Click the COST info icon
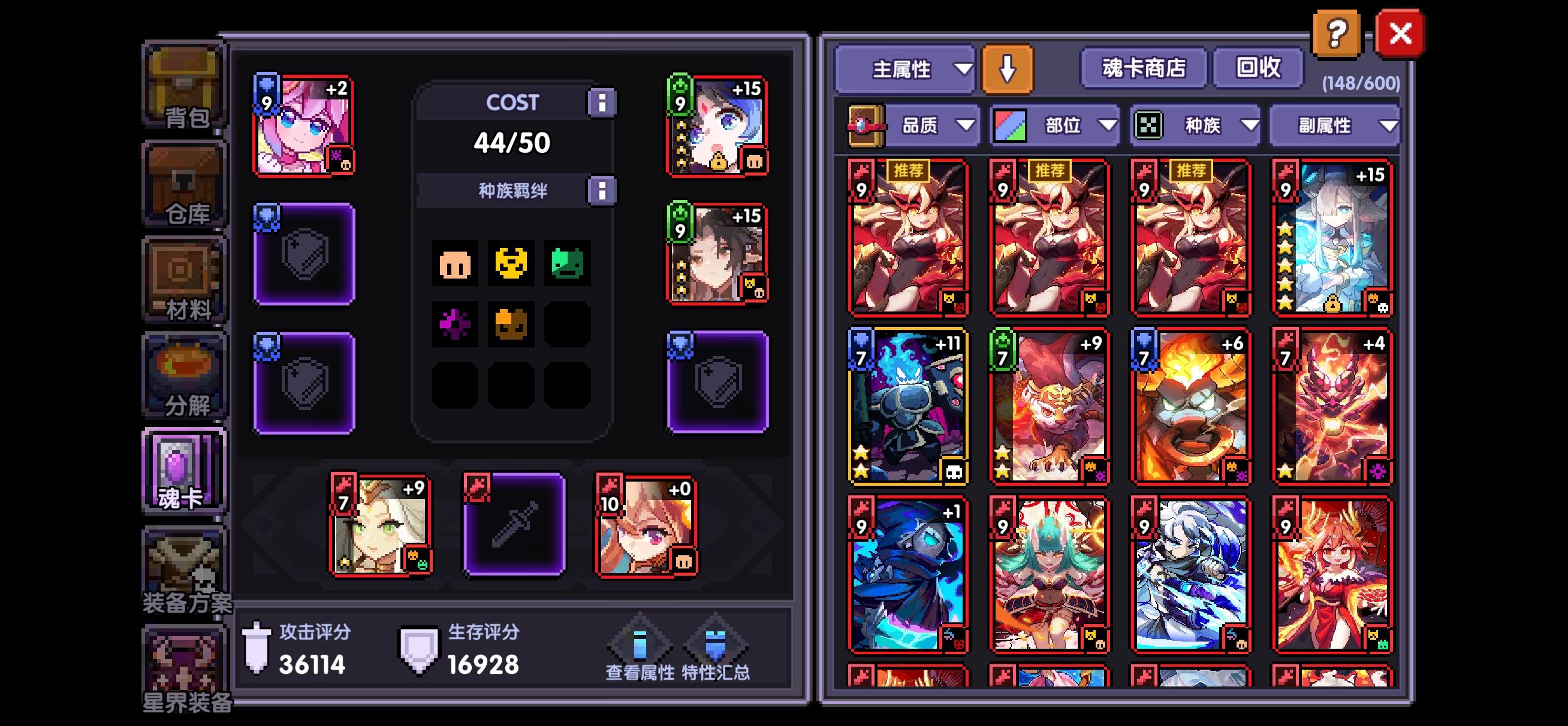The width and height of the screenshot is (1568, 726). (x=602, y=102)
